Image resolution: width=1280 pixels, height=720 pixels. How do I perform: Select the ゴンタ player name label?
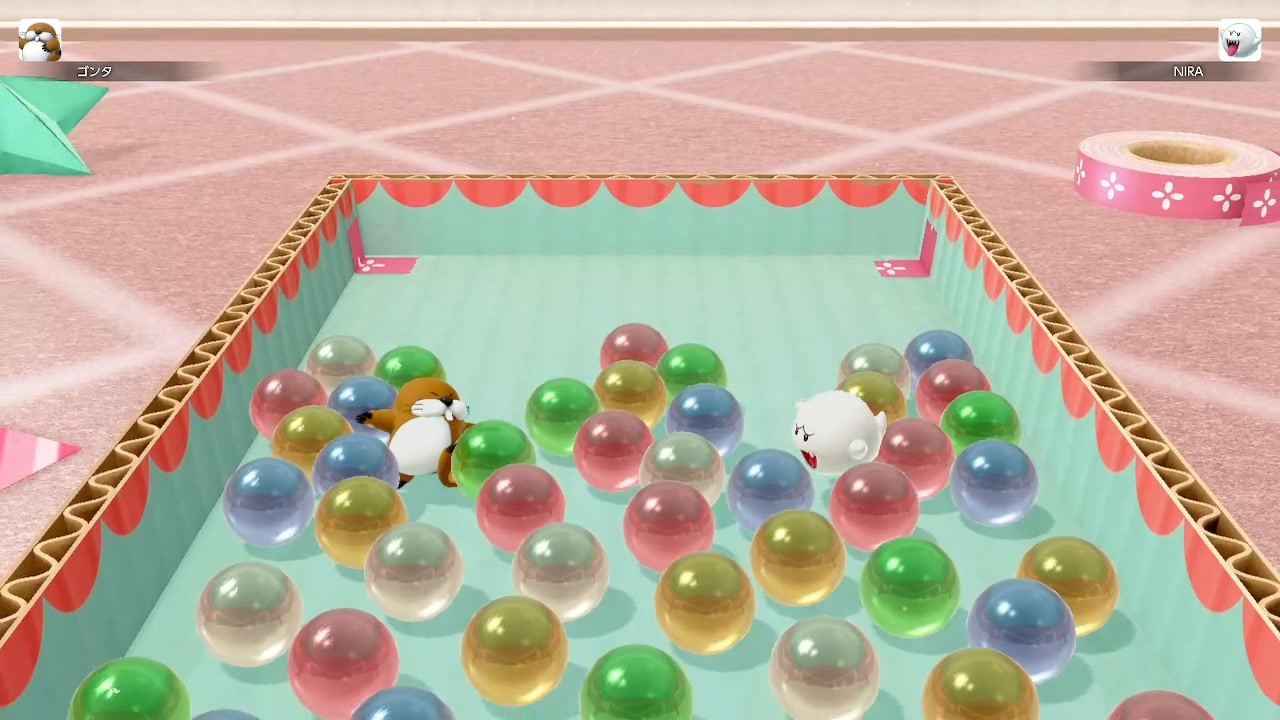tap(93, 71)
